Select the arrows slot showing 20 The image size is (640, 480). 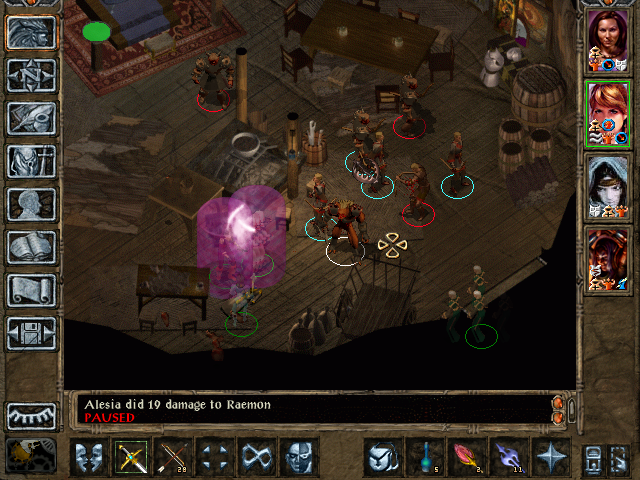173,457
